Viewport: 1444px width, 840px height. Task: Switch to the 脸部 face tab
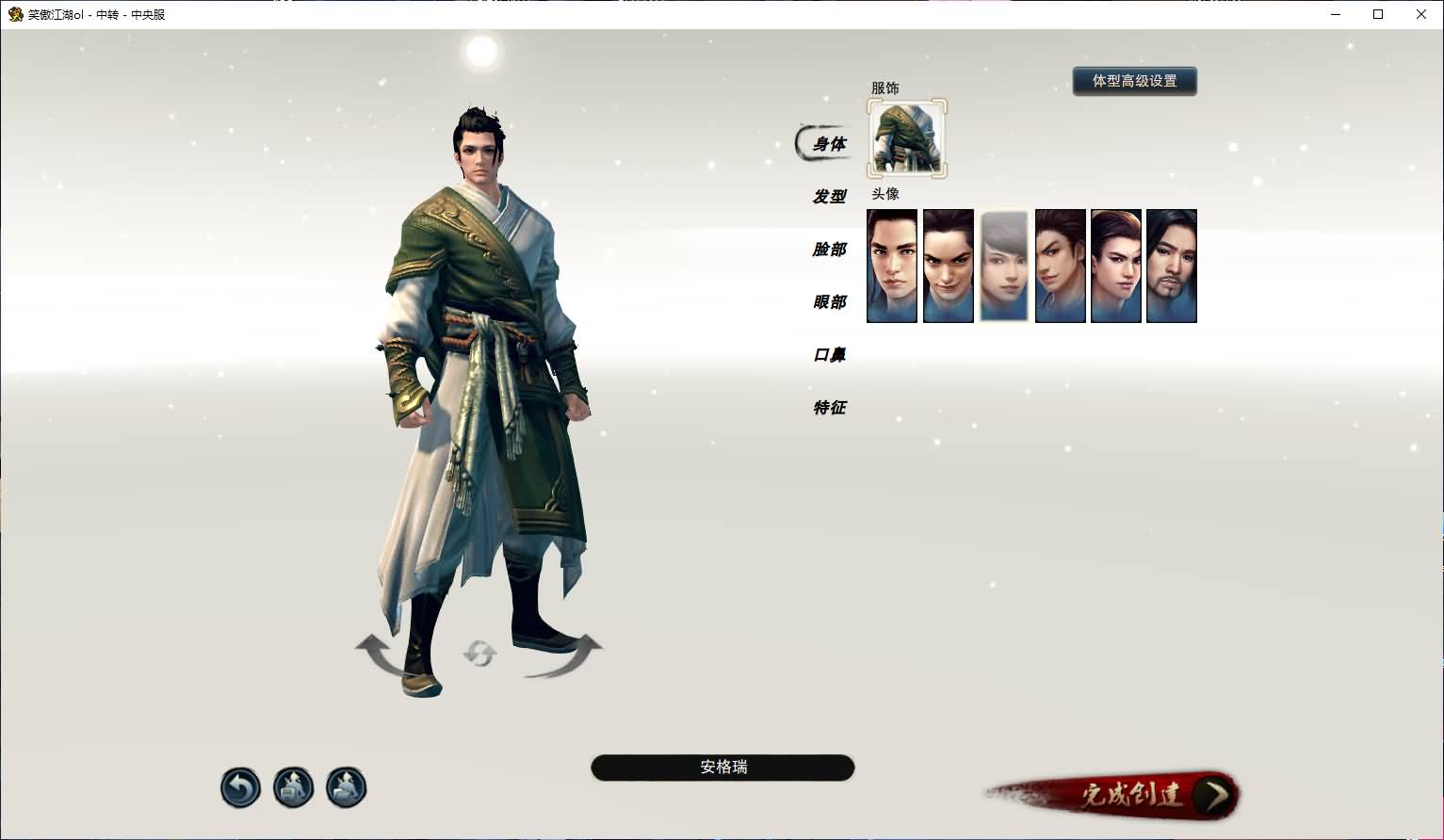[x=826, y=250]
